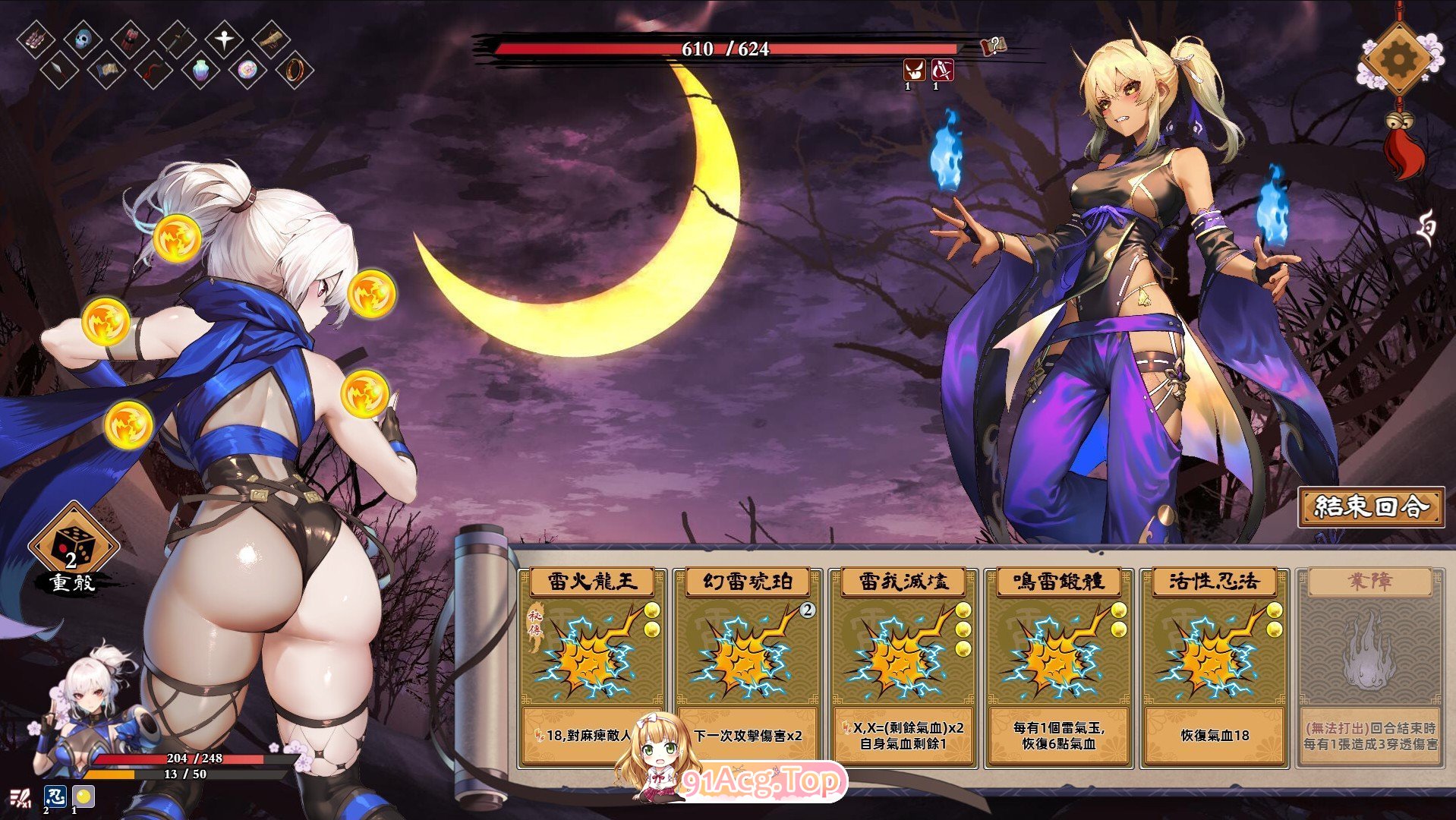This screenshot has height=820, width=1456.
Task: Inspect the golden ring relic
Action: tap(295, 71)
